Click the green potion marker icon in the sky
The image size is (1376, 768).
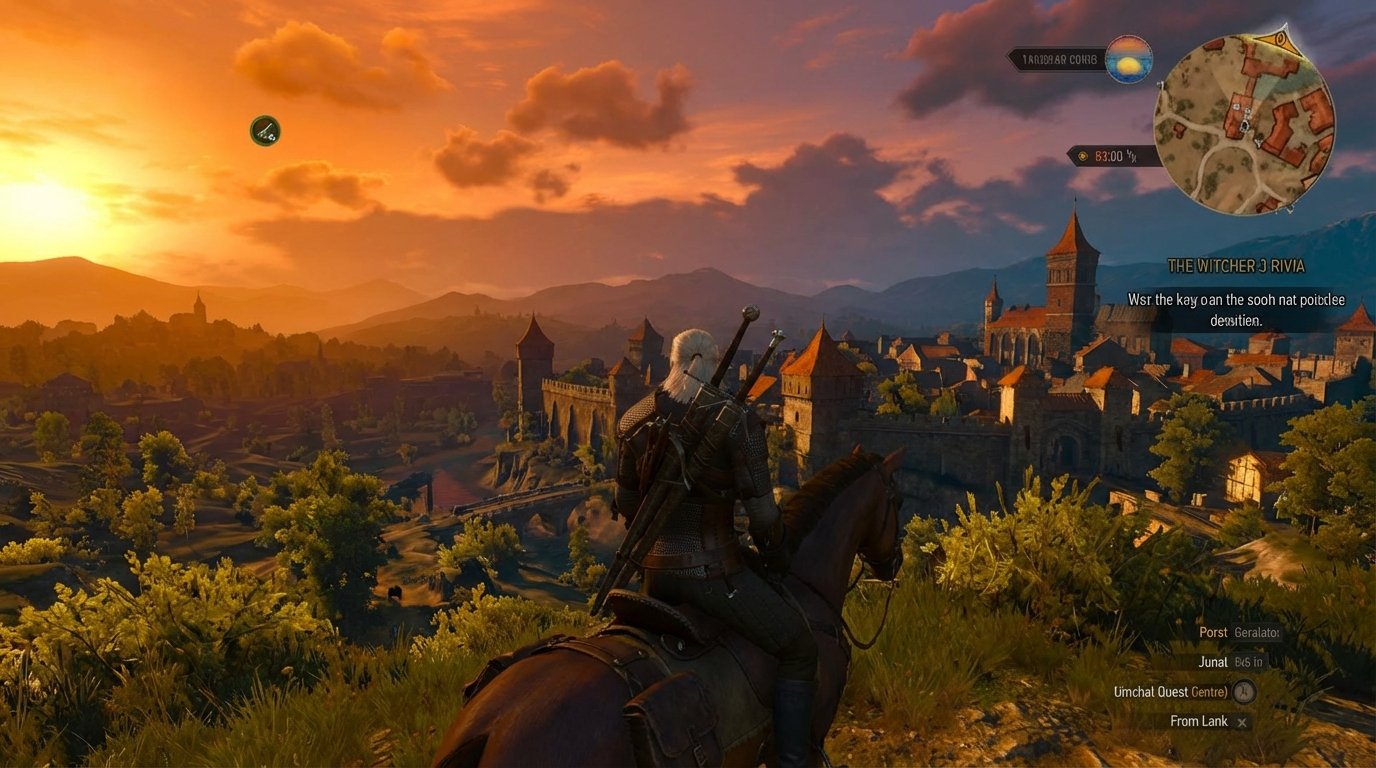pyautogui.click(x=264, y=130)
